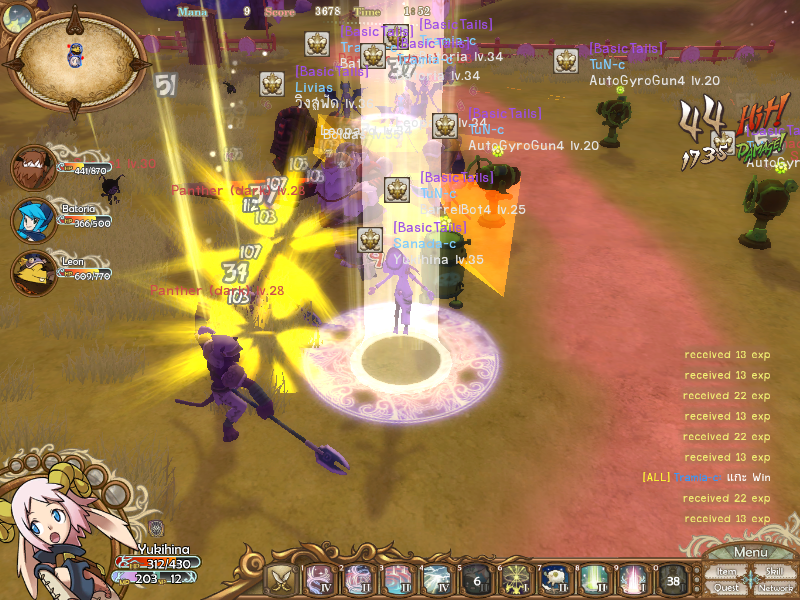Open the Network menu
800x600 pixels.
[x=775, y=588]
